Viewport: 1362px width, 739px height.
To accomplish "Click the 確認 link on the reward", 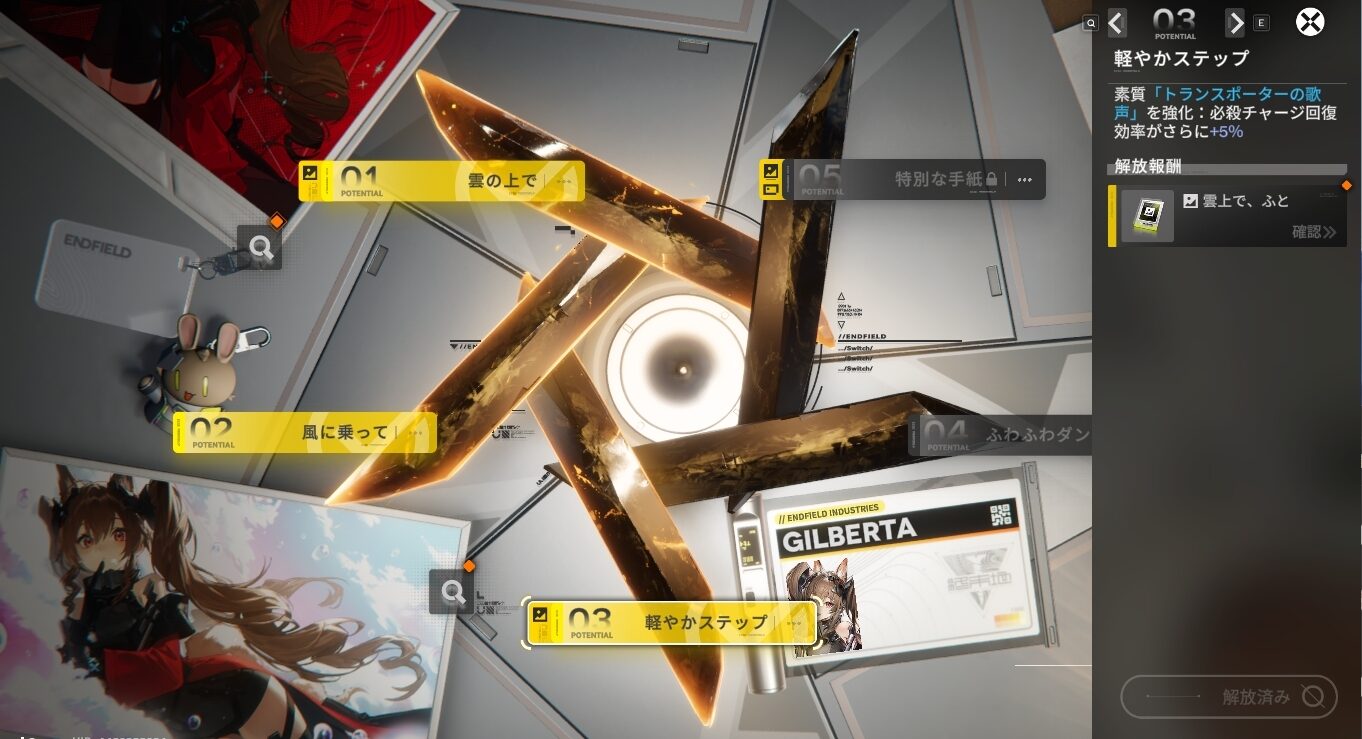I will (x=1313, y=232).
